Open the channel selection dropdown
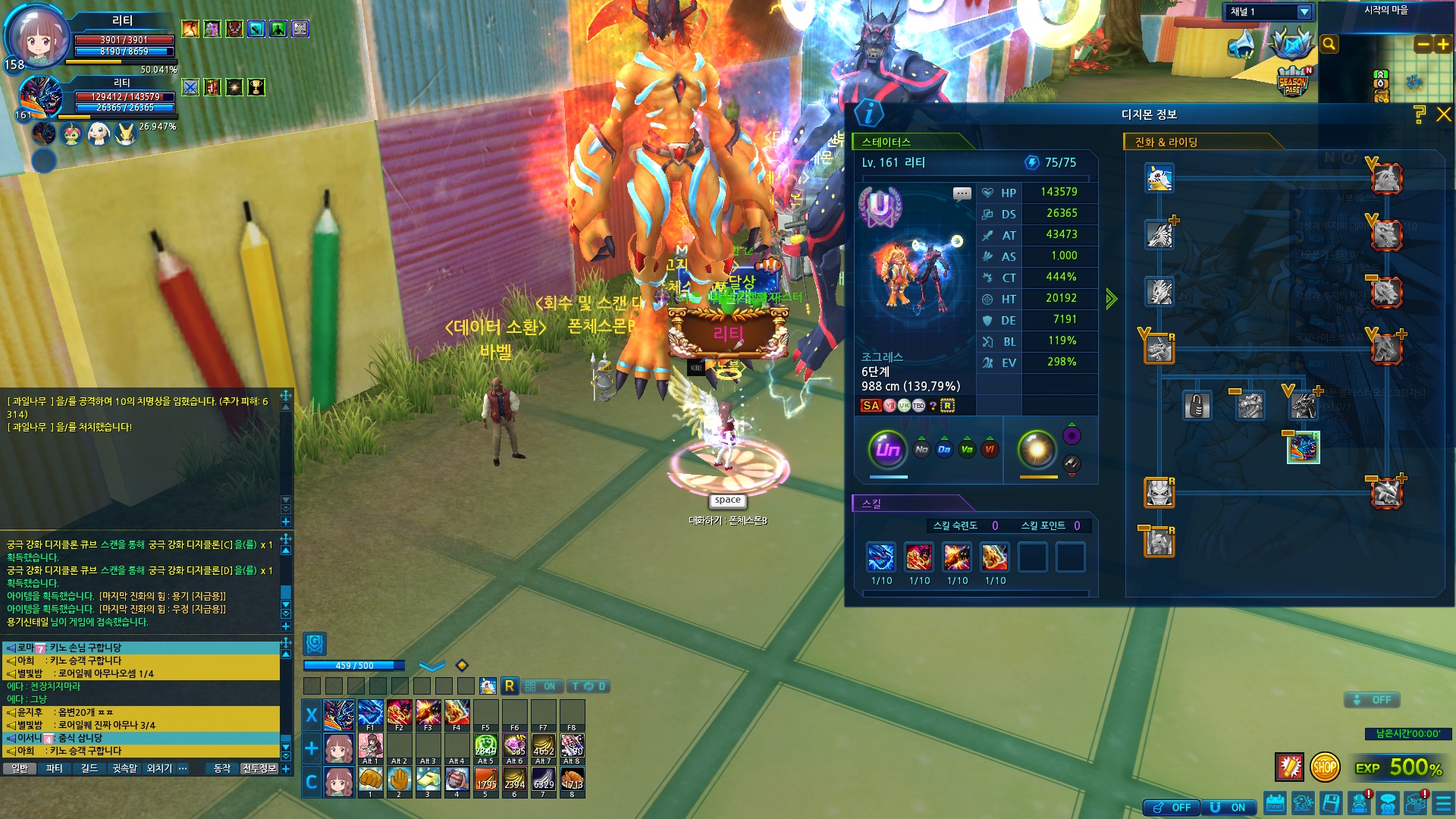This screenshot has height=819, width=1456. click(1304, 12)
